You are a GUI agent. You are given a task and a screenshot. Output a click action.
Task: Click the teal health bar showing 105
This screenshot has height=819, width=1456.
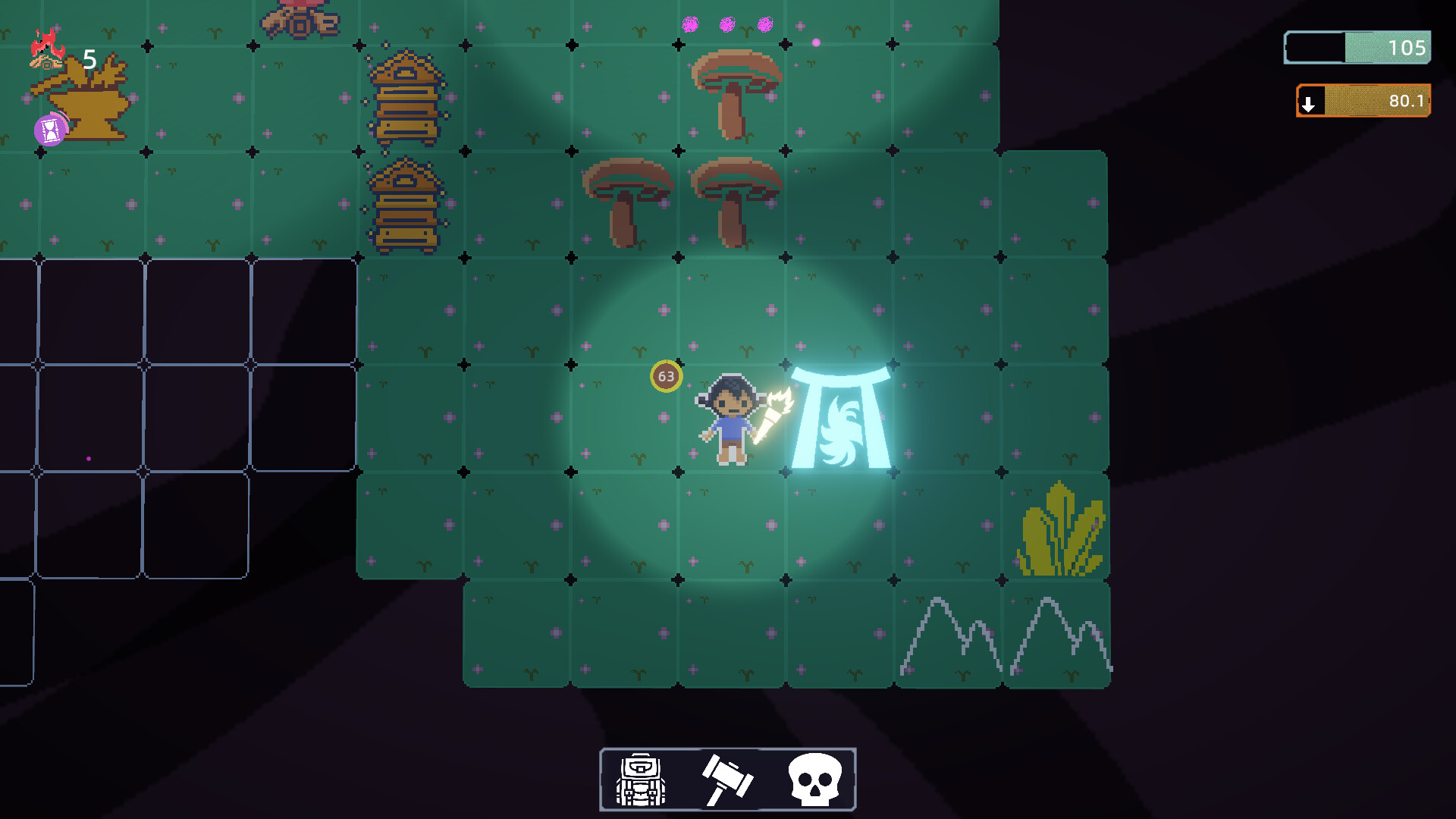(x=1357, y=48)
